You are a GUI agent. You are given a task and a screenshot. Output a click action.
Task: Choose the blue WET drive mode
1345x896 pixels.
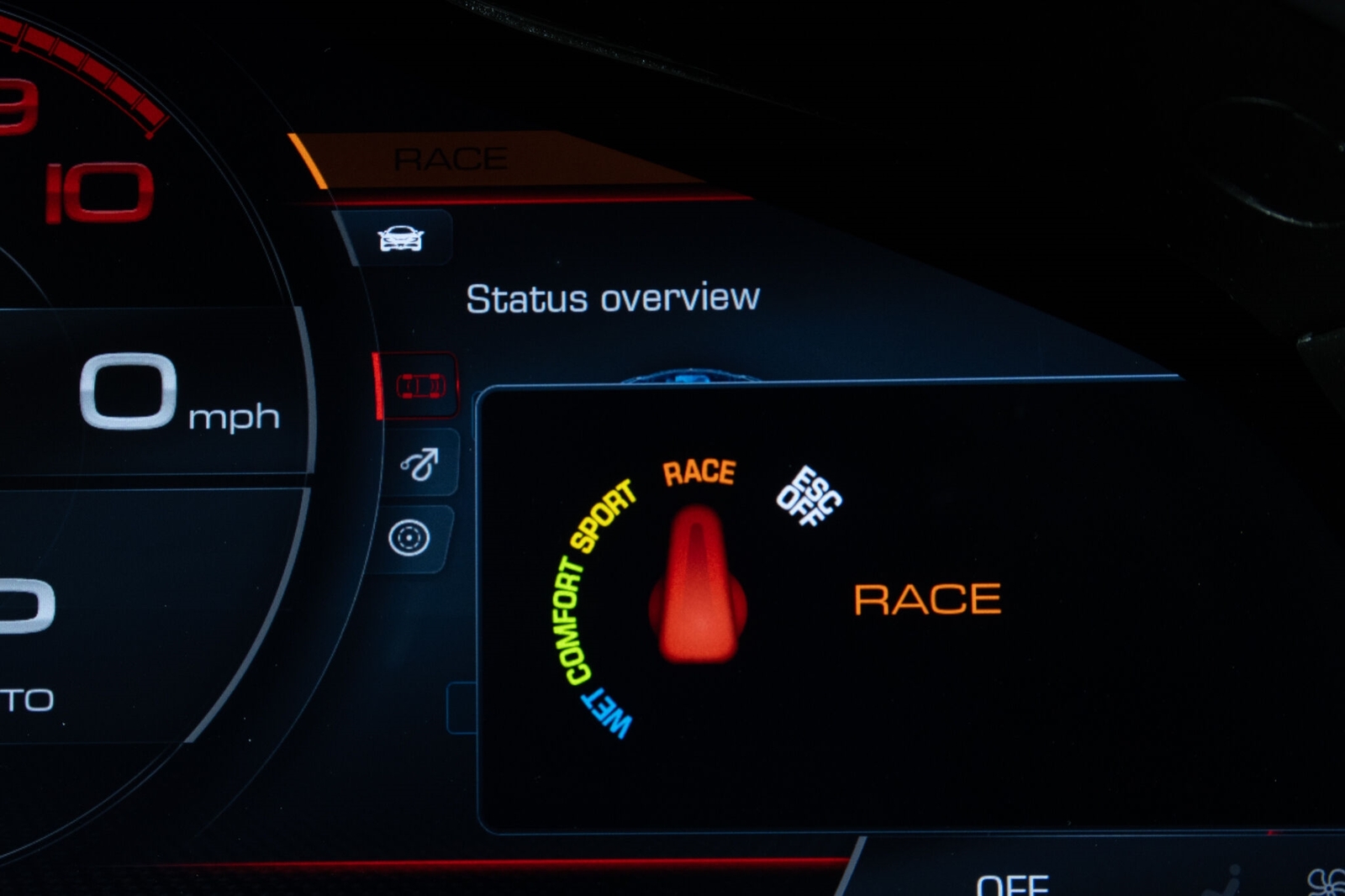(608, 713)
